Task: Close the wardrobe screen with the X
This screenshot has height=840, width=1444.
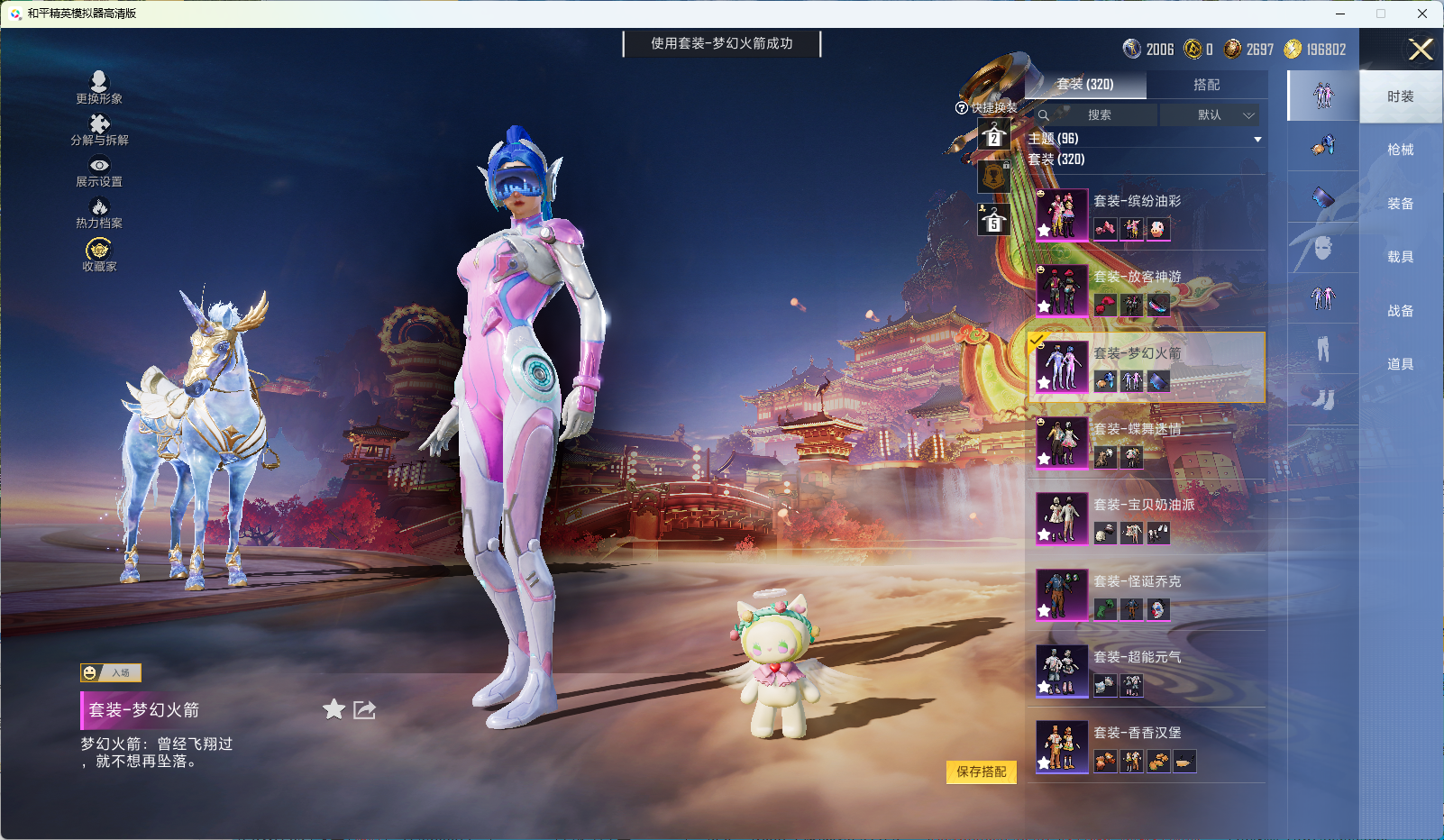Action: (1421, 50)
